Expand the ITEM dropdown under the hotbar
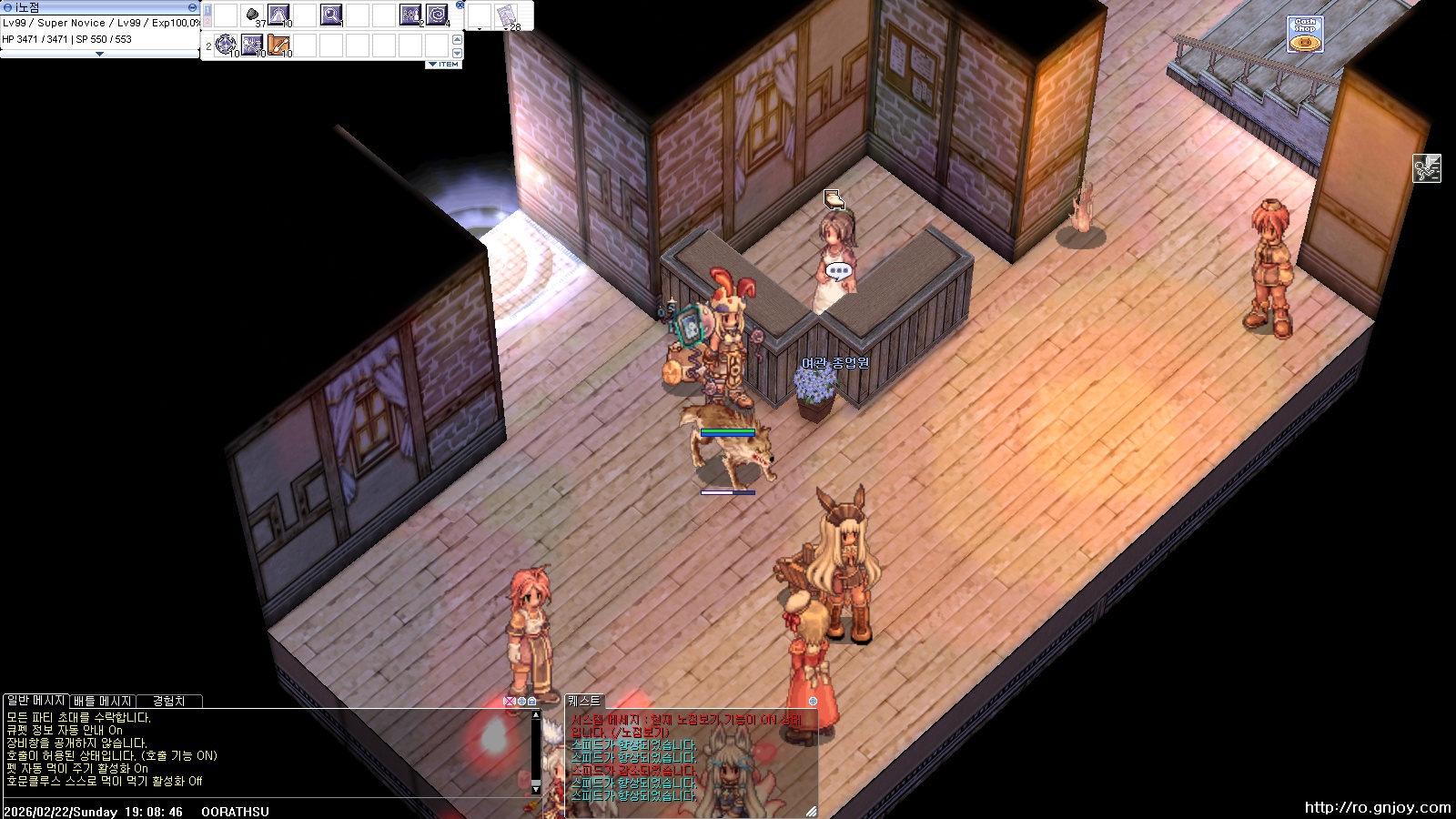The image size is (1456, 819). click(x=444, y=65)
